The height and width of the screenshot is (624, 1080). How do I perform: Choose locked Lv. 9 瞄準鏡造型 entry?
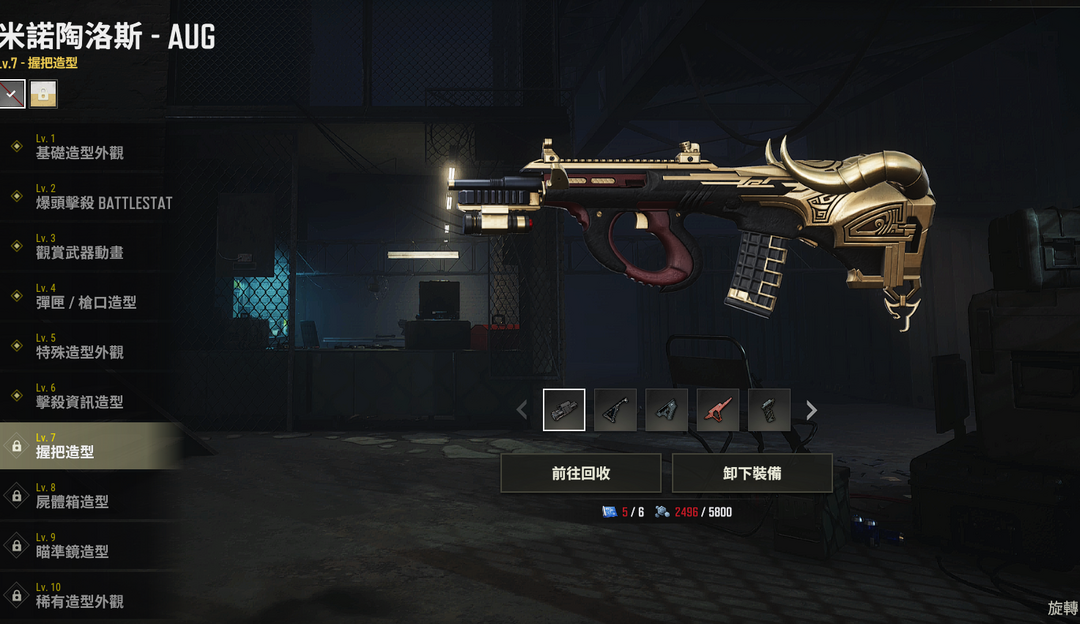(x=72, y=546)
